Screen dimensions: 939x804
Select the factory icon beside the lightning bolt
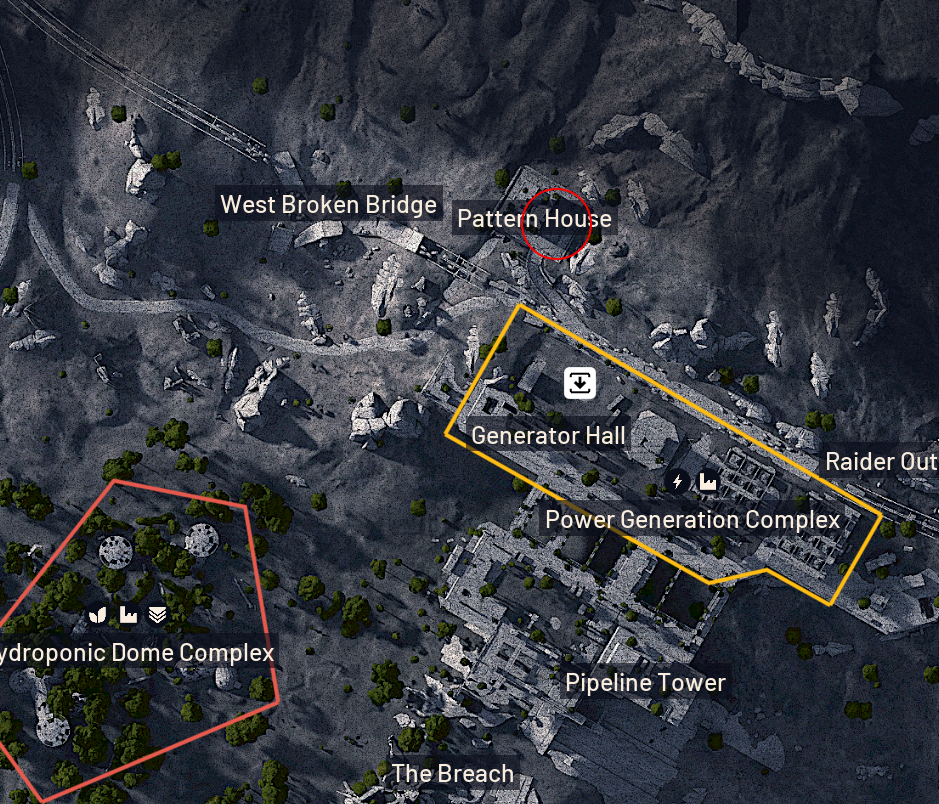coord(708,482)
